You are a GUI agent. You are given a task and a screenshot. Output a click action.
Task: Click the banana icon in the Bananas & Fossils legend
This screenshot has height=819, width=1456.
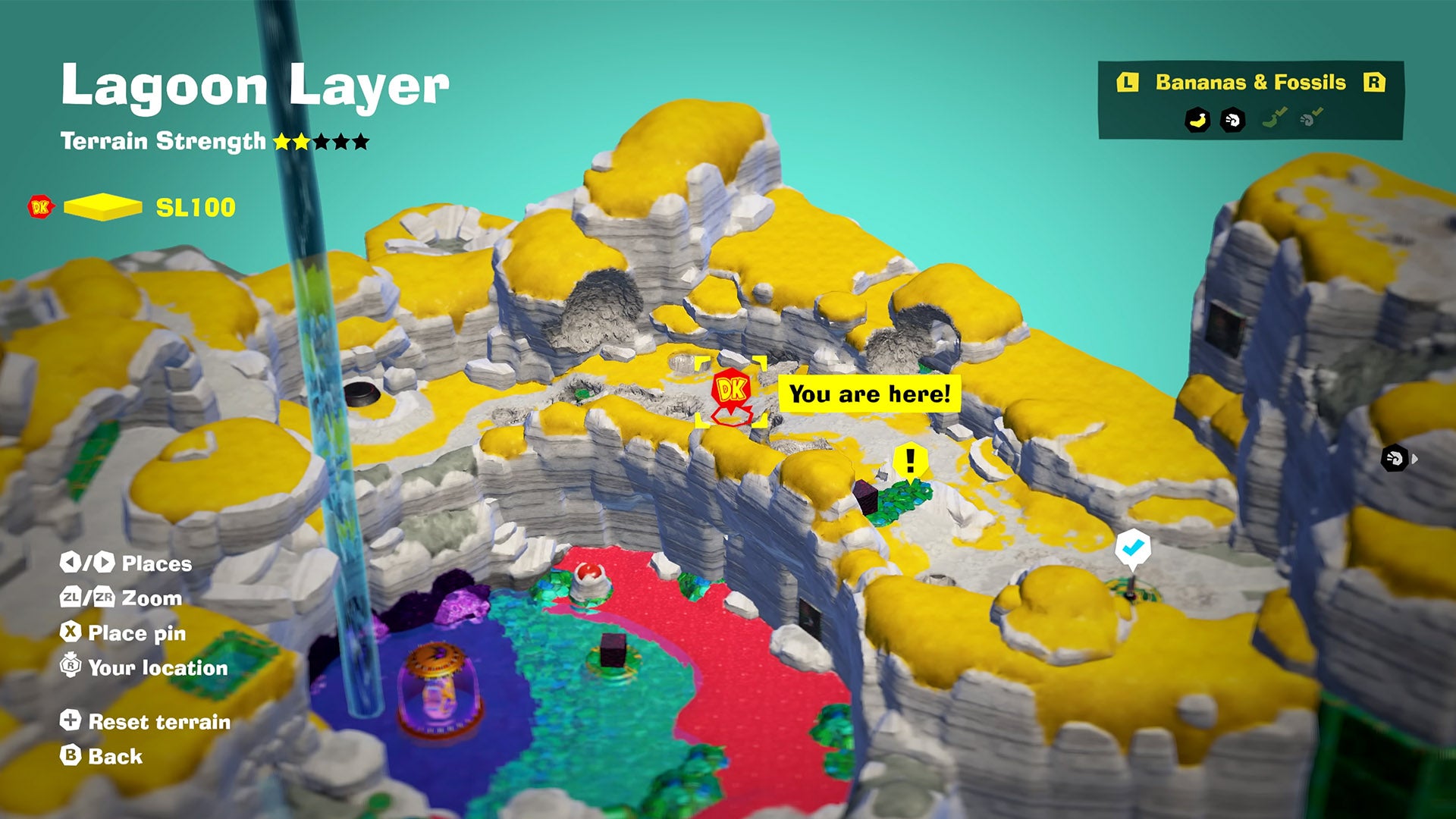click(x=1197, y=119)
